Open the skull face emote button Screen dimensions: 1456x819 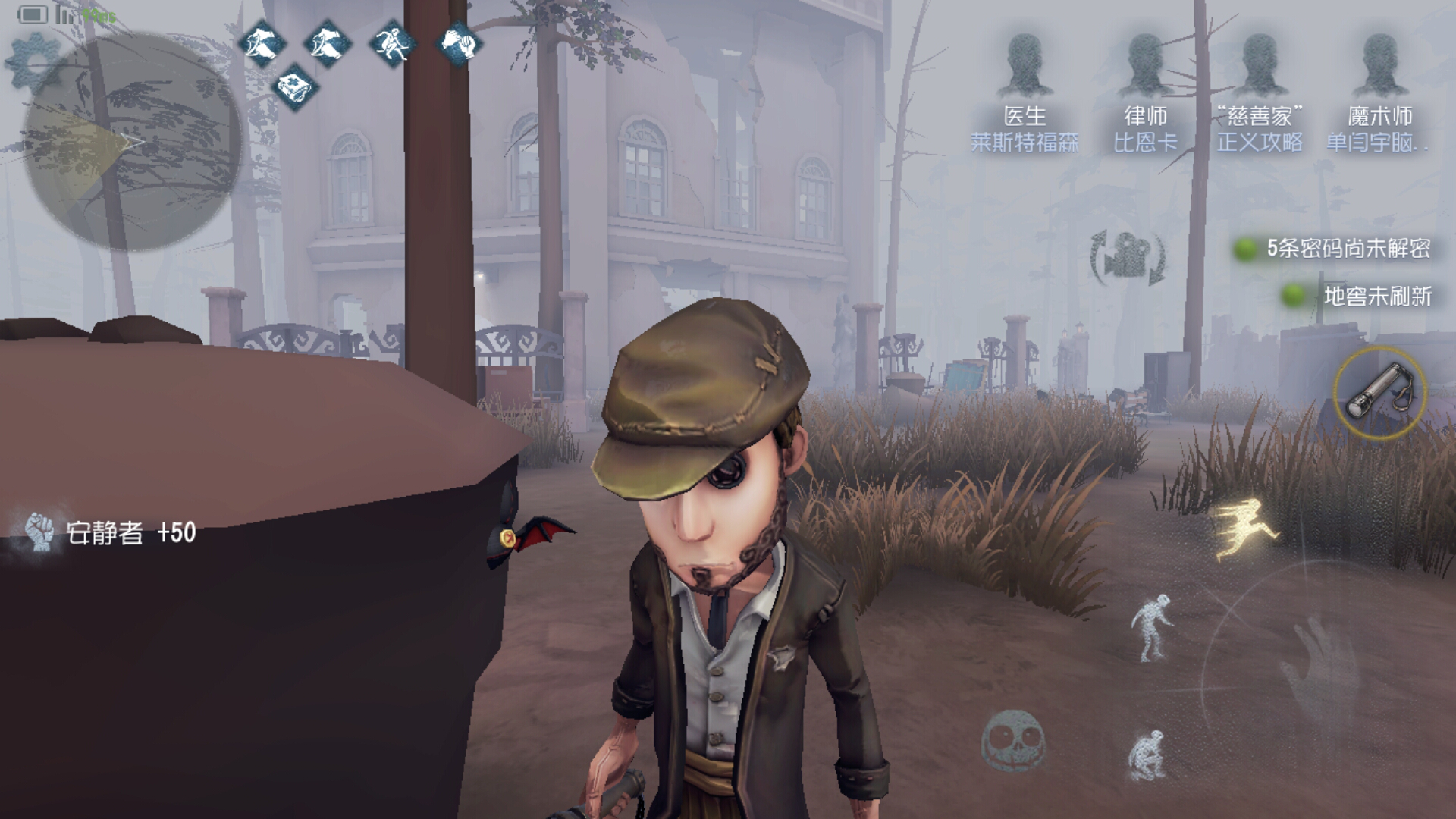[1013, 740]
